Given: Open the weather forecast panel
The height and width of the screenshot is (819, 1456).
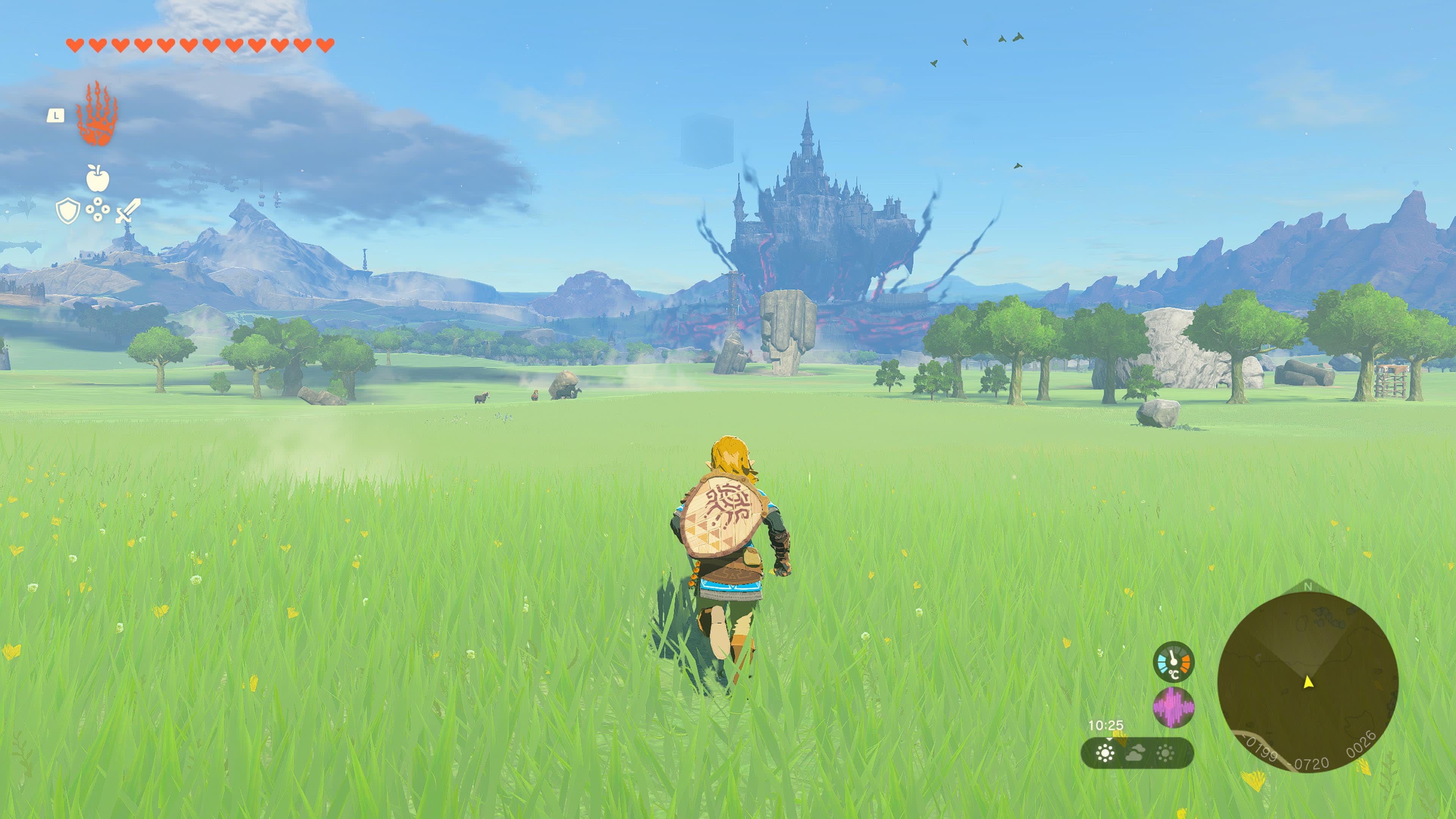Looking at the screenshot, I should click(x=1137, y=753).
